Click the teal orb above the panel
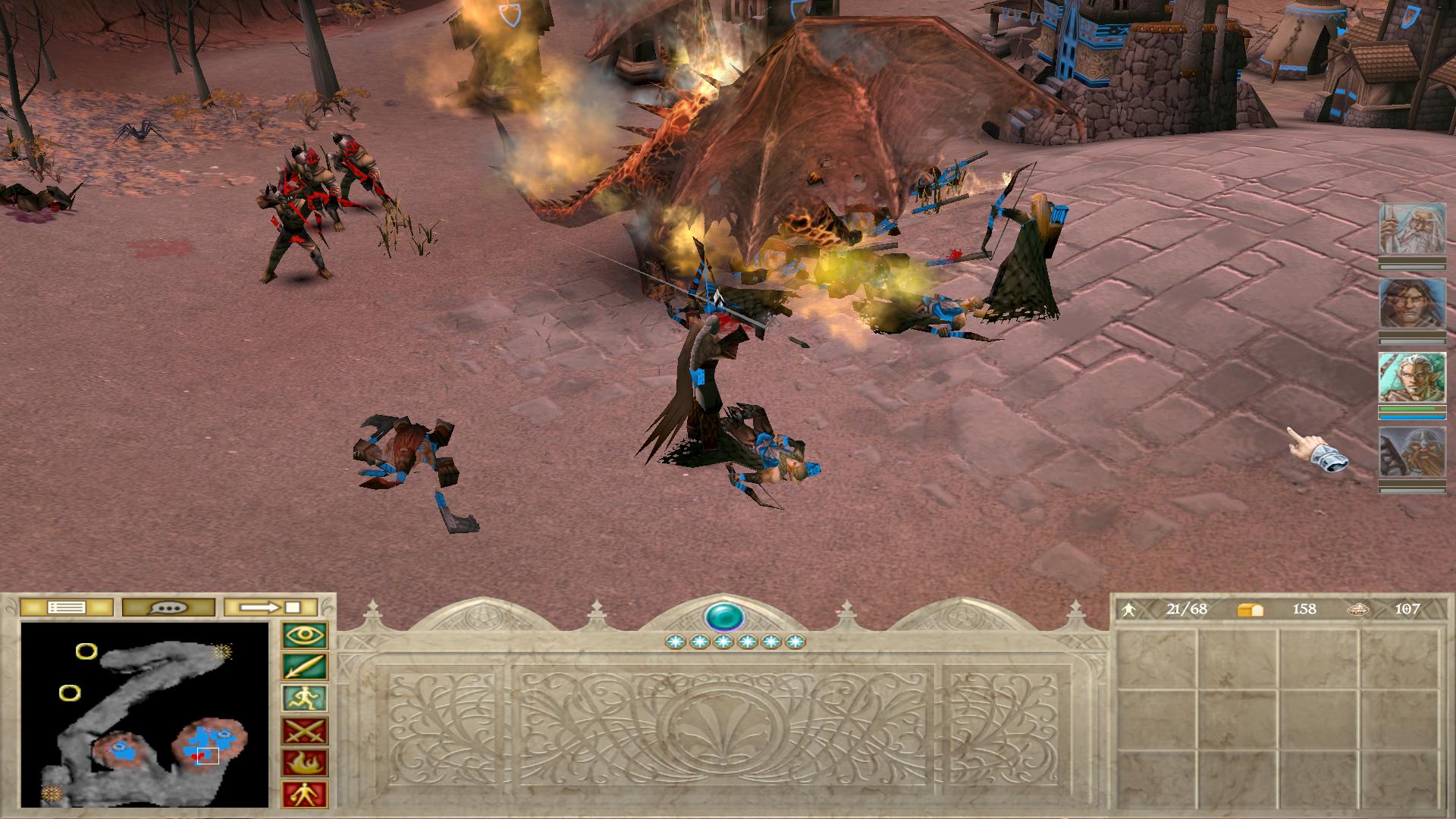The image size is (1456, 819). coord(723,616)
